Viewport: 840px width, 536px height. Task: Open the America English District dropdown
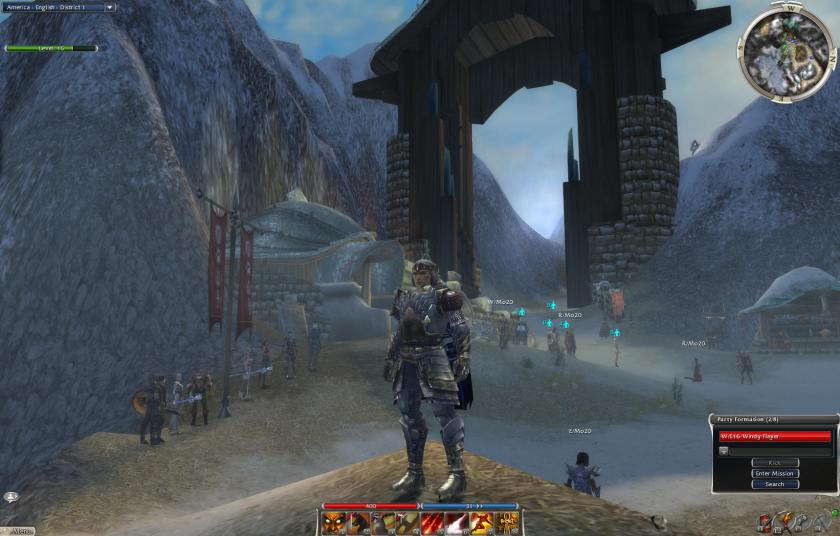pos(59,7)
